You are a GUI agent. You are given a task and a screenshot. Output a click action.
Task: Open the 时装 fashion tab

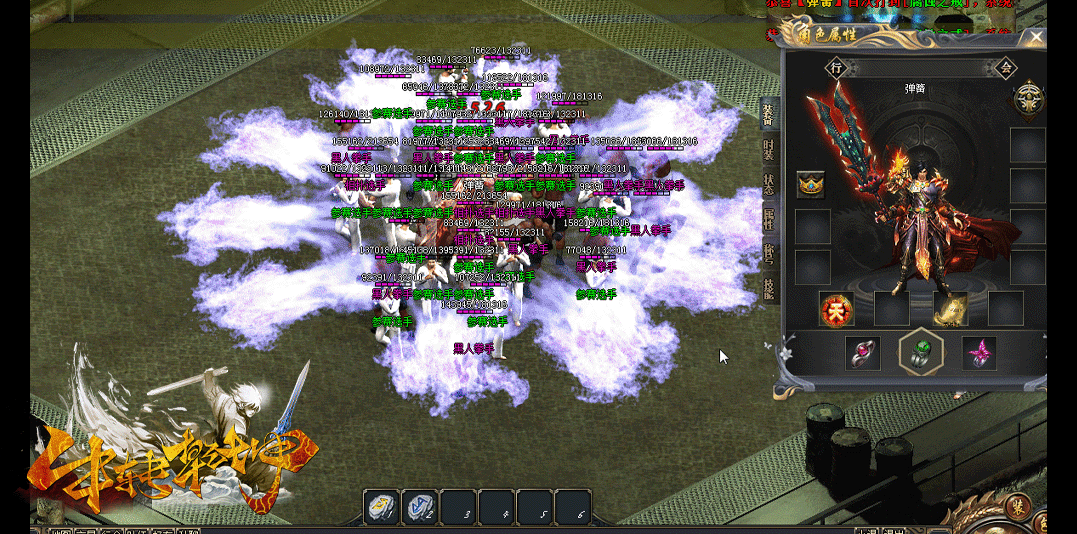click(x=768, y=150)
